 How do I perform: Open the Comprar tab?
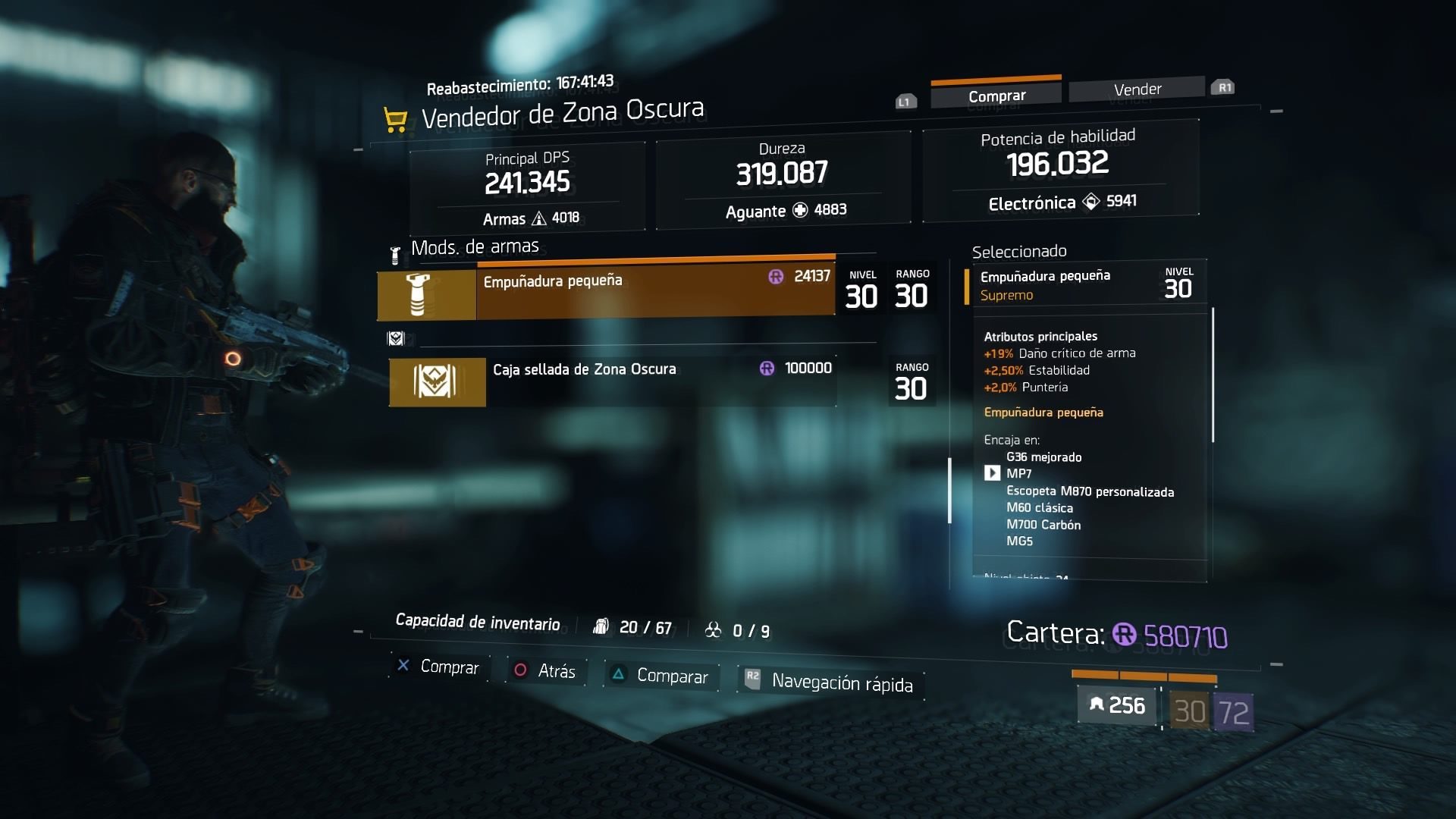click(x=996, y=96)
